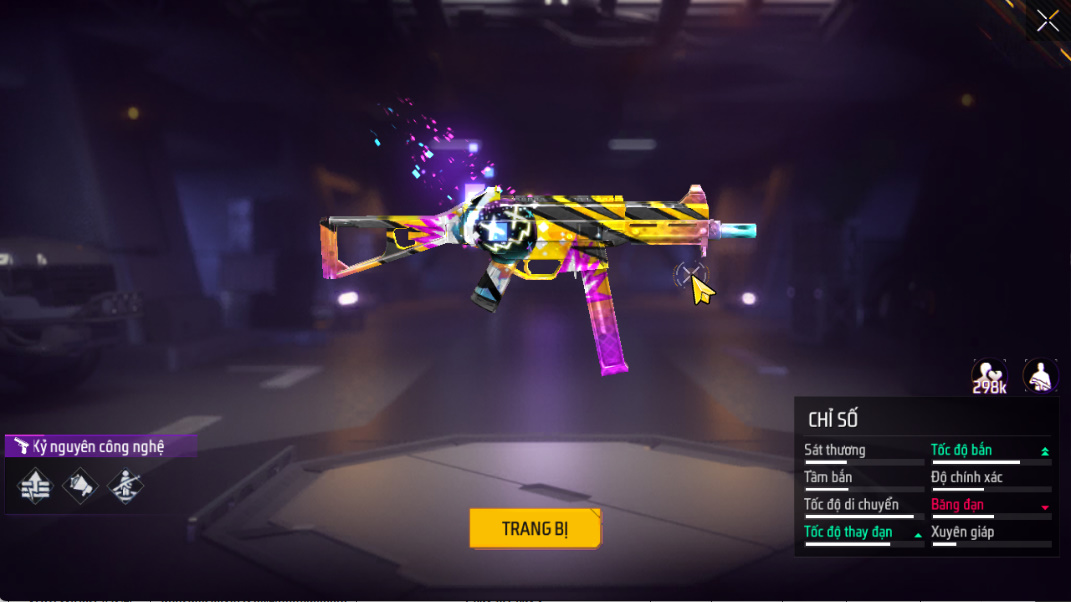Show the megaphone effect icon
This screenshot has width=1071, height=602.
80,487
